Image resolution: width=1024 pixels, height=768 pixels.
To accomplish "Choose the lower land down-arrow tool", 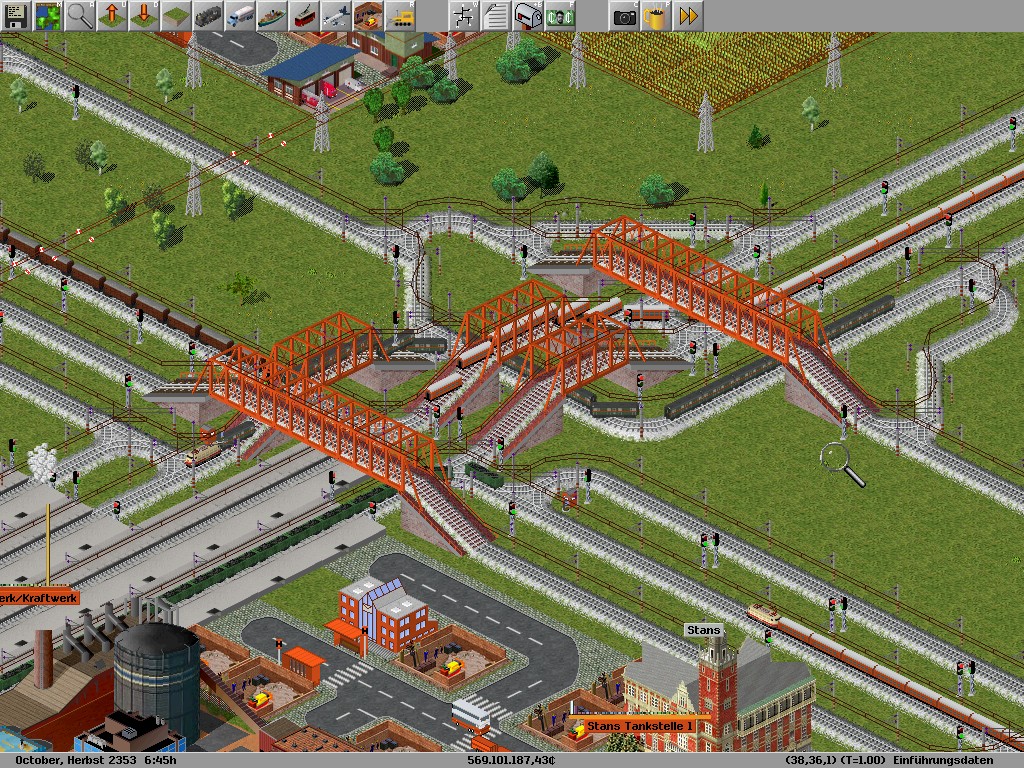I will tap(143, 15).
